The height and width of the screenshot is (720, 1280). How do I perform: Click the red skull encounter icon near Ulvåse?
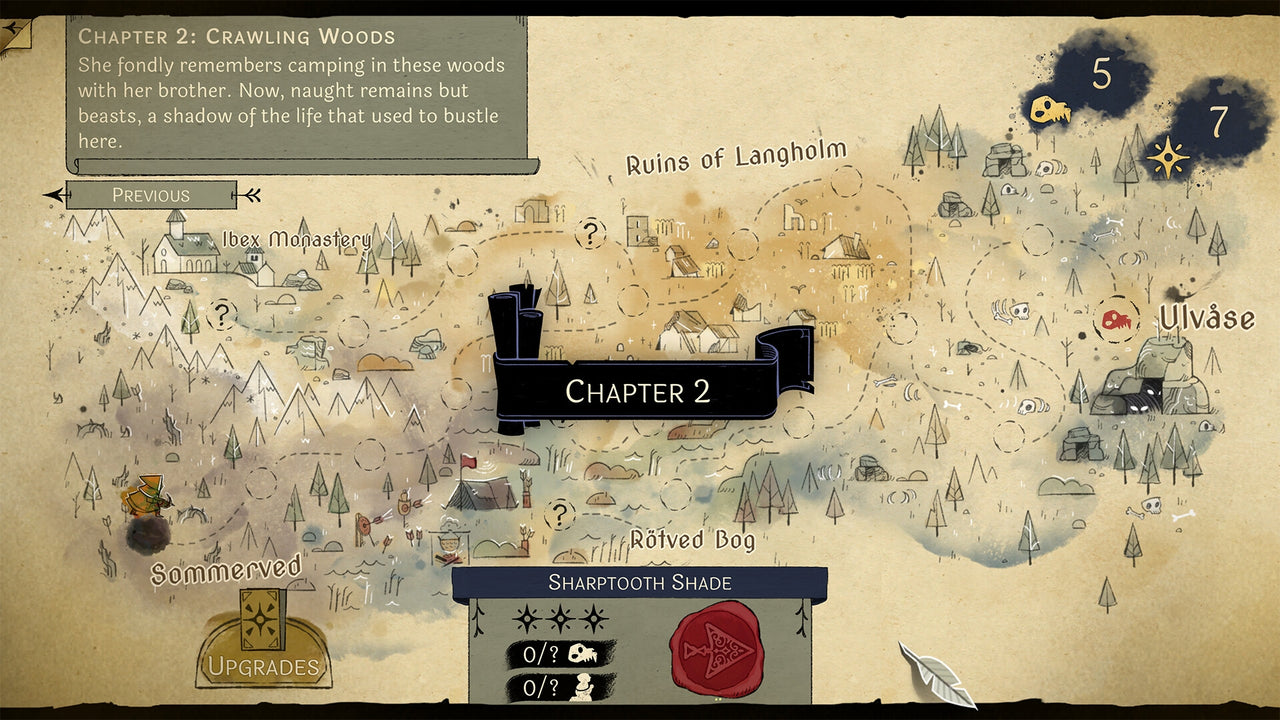[x=1118, y=319]
